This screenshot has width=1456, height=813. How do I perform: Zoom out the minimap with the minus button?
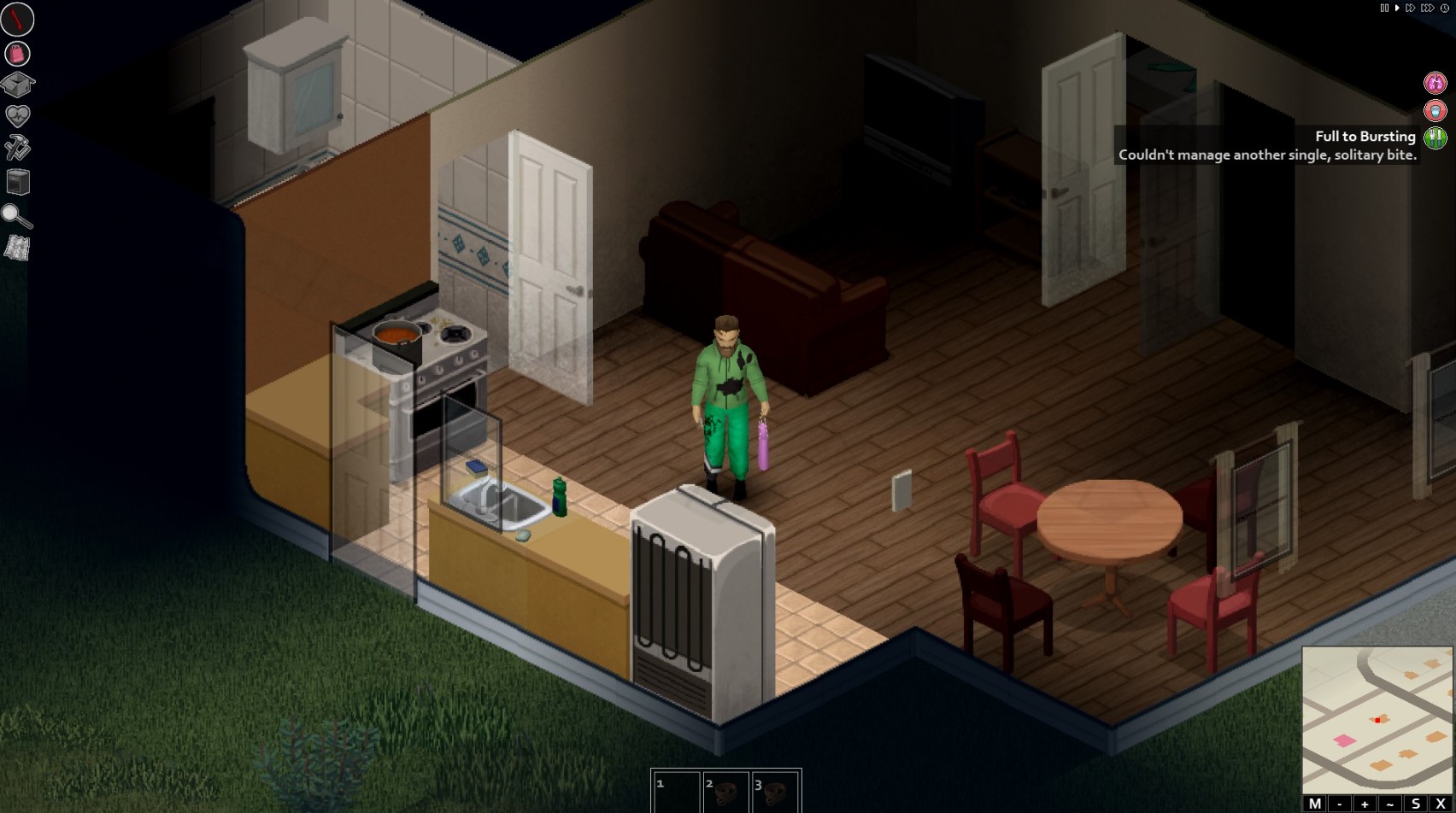(1338, 804)
